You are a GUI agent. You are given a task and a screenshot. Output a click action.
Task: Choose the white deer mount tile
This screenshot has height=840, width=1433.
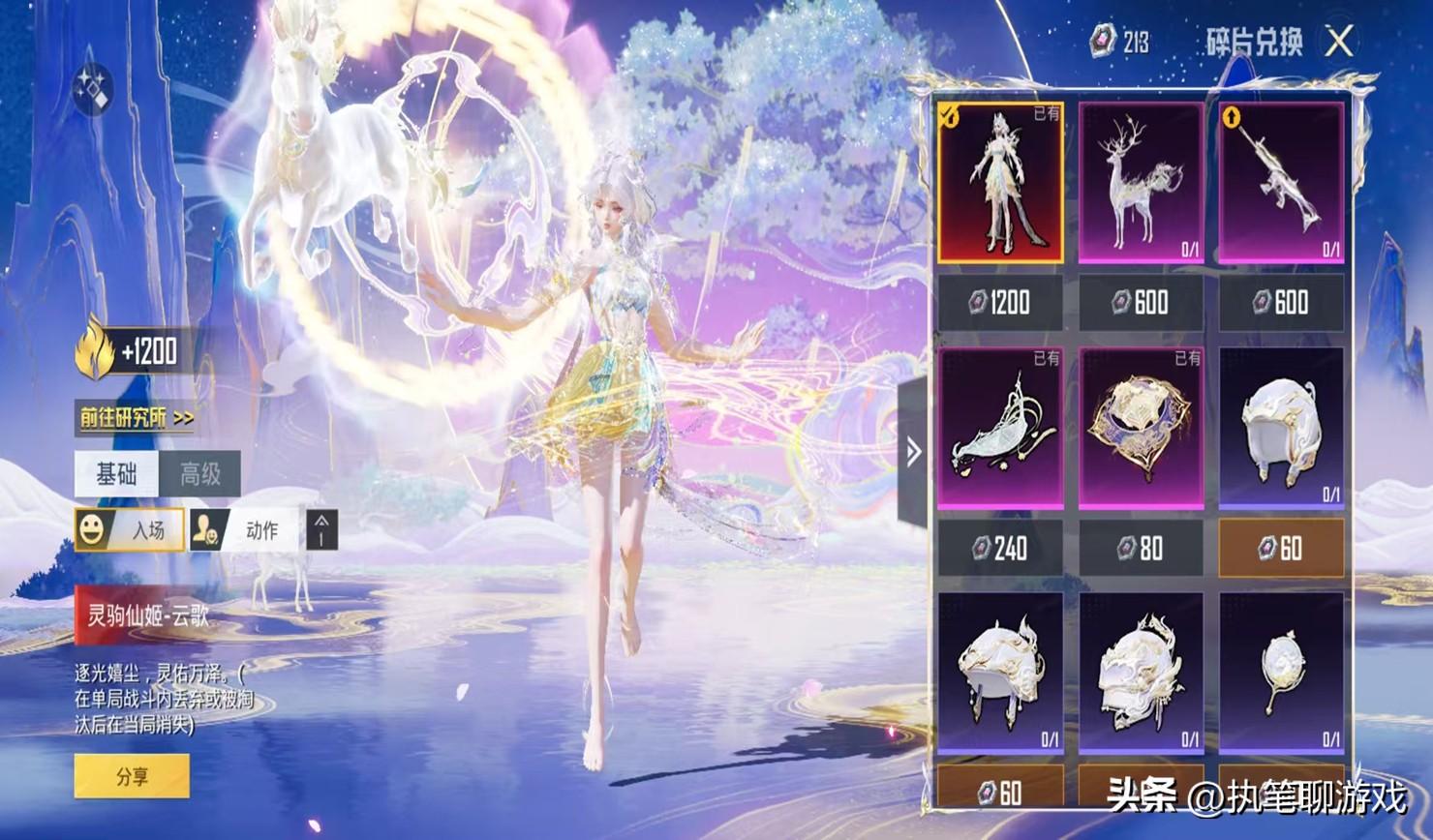coord(1142,183)
